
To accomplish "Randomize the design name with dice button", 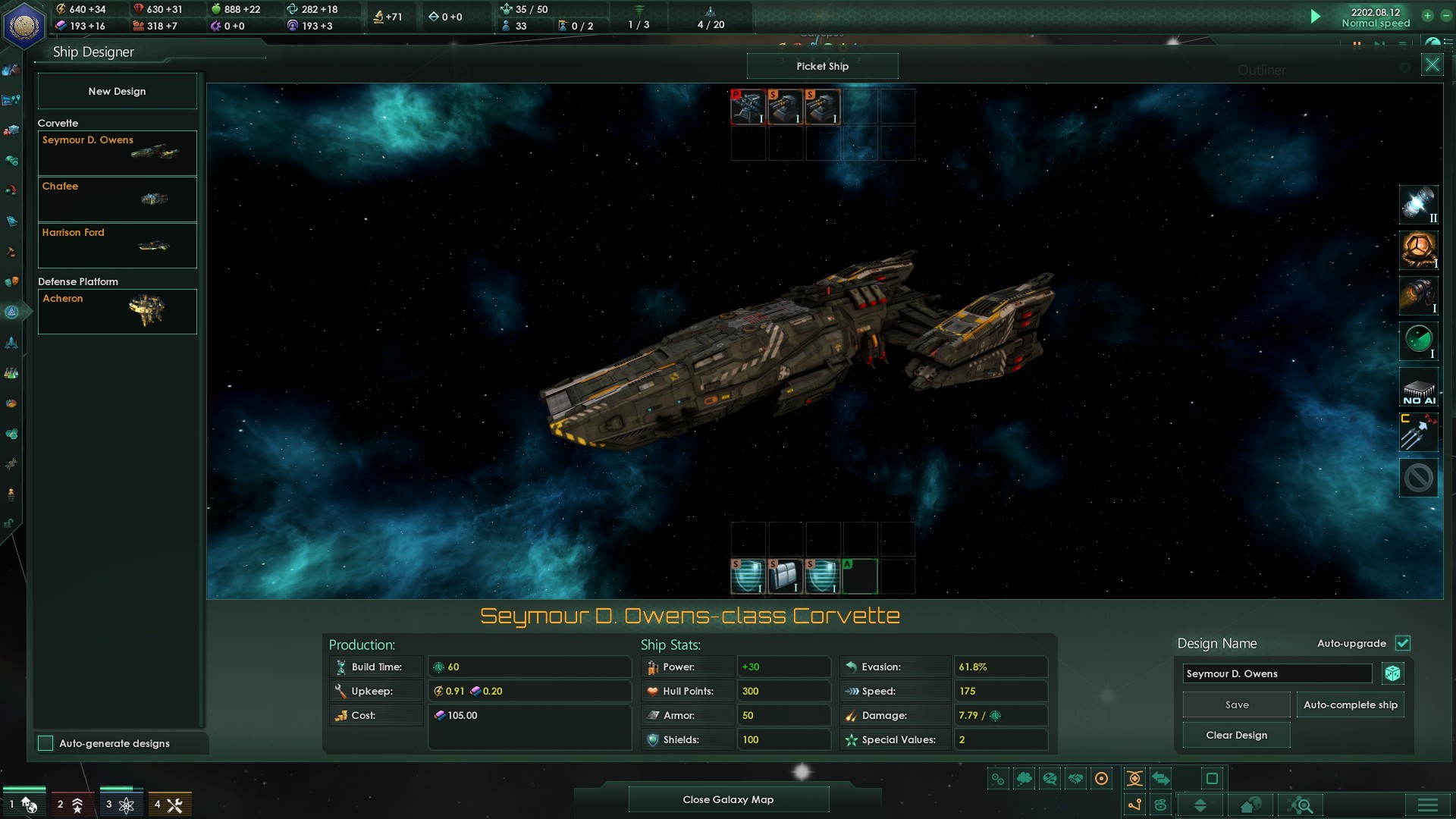I will (x=1392, y=673).
